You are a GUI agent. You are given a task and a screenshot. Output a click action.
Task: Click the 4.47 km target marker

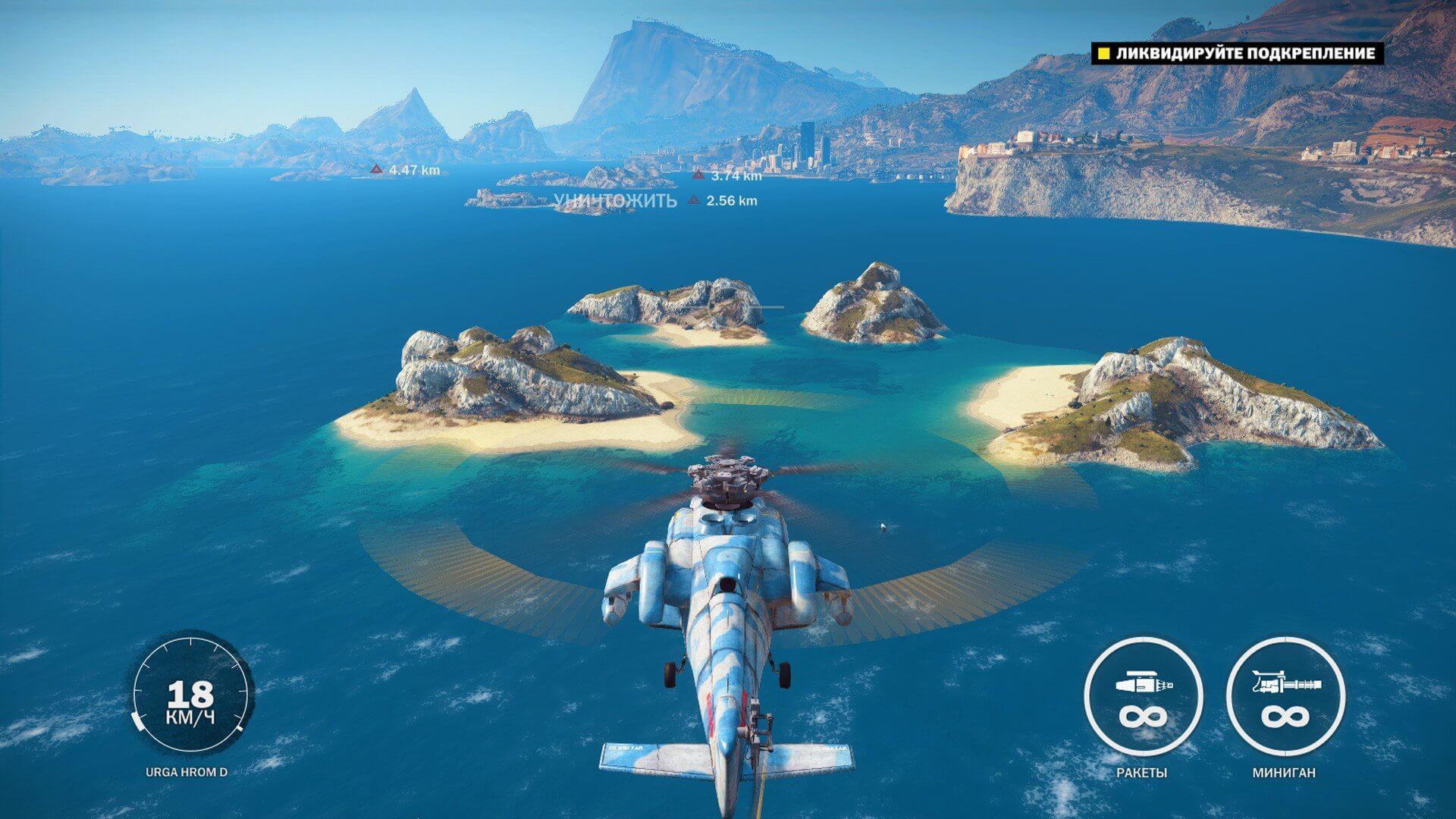click(376, 169)
